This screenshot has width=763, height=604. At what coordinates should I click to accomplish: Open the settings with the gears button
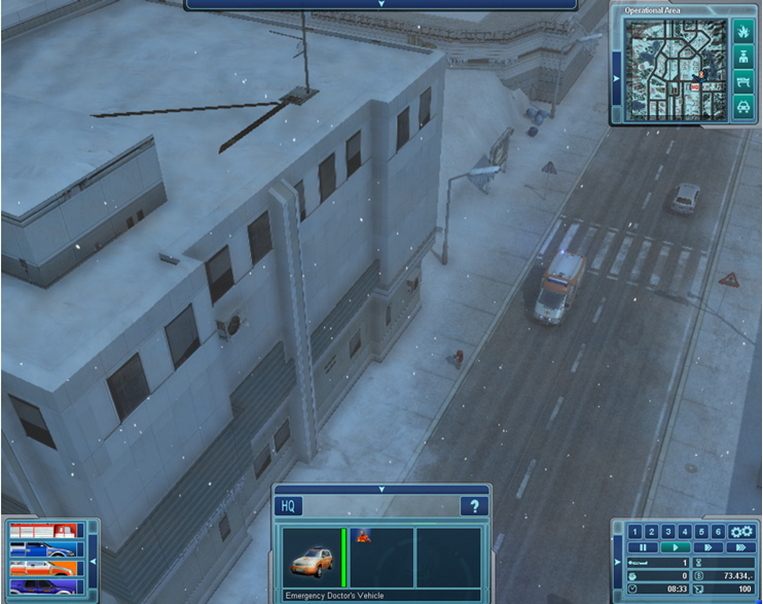point(741,531)
